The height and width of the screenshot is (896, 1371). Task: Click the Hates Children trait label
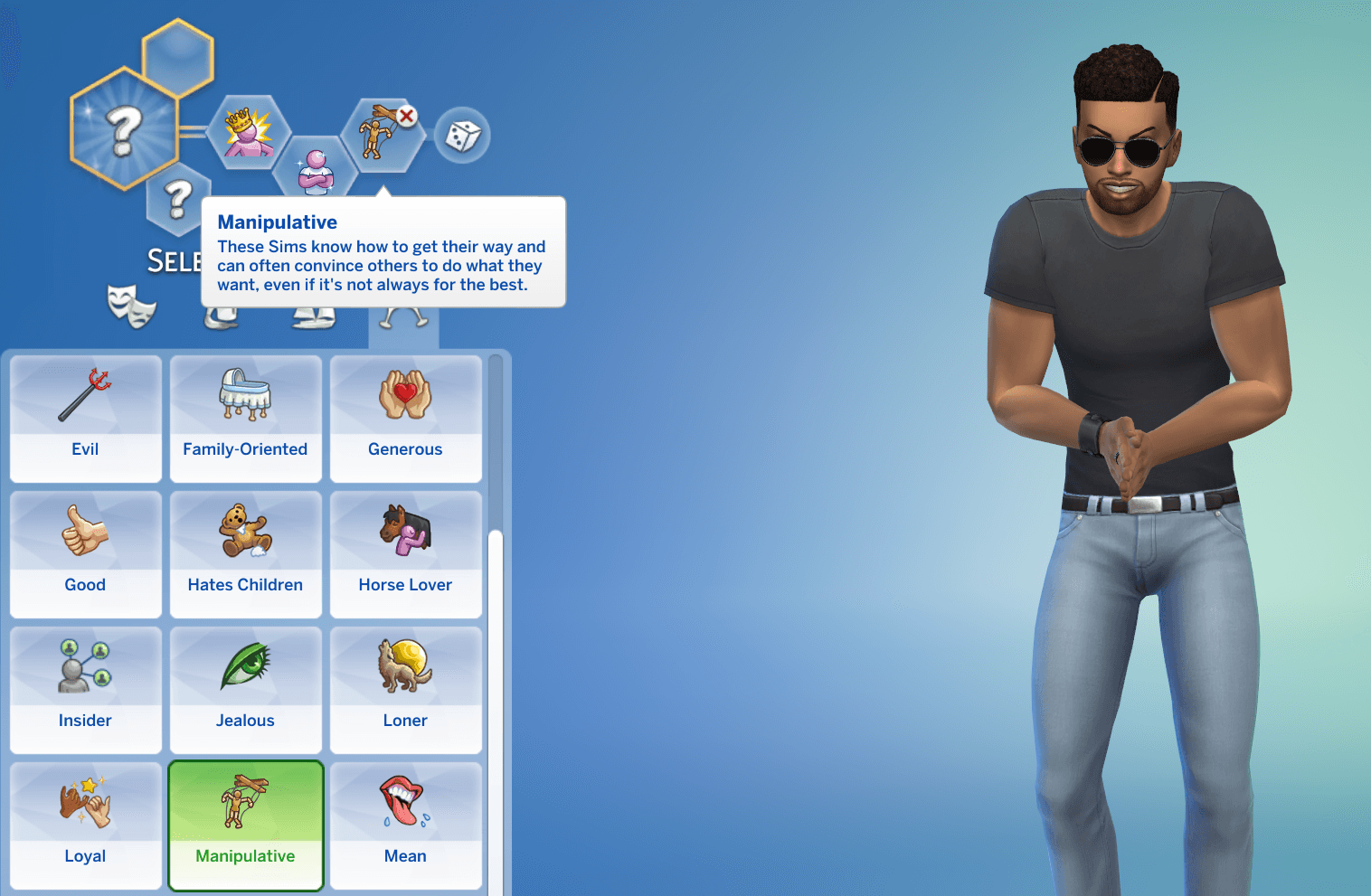pos(245,584)
